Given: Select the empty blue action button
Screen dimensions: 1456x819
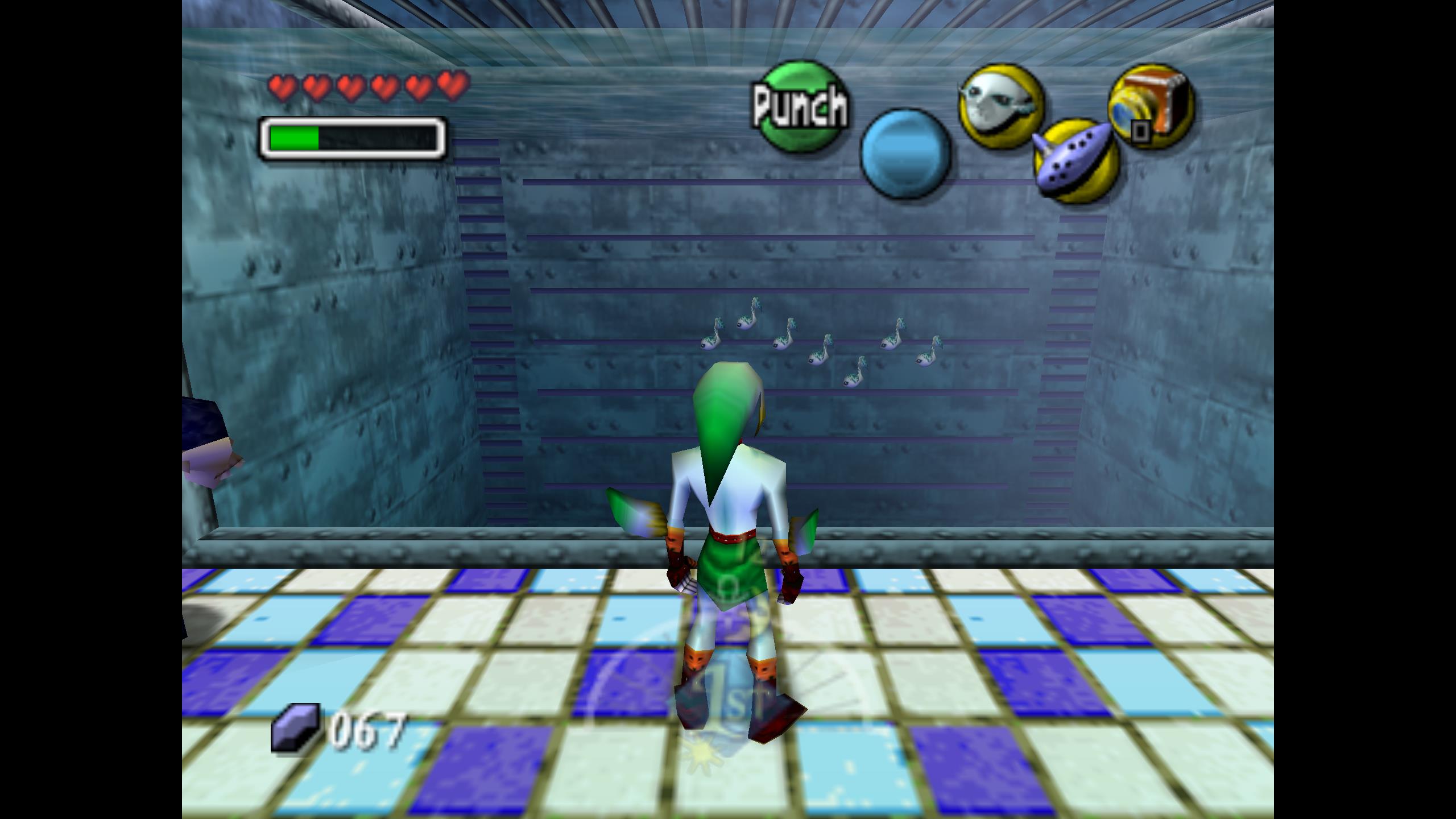Looking at the screenshot, I should tap(905, 154).
